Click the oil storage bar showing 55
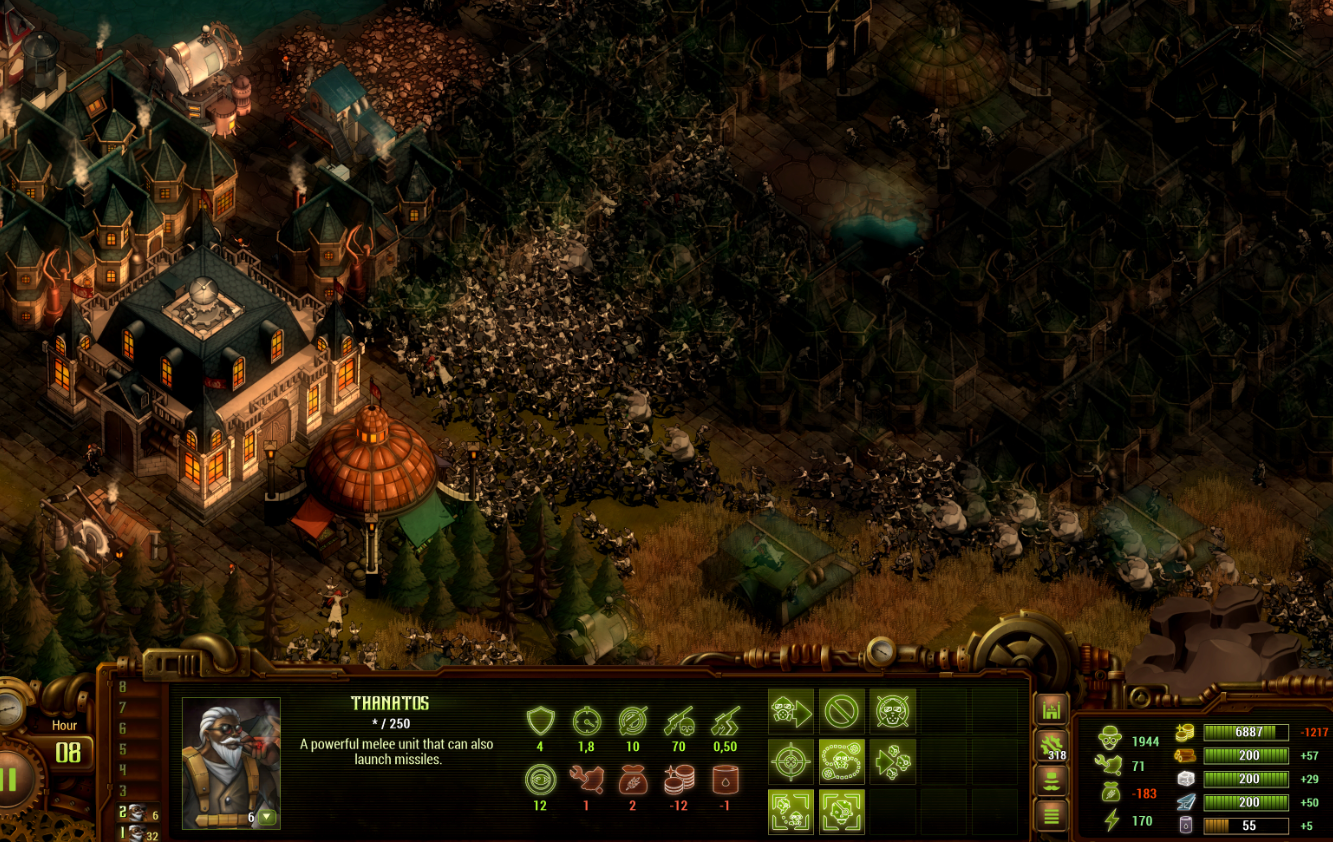Screen dimensions: 1333x842 1246,825
